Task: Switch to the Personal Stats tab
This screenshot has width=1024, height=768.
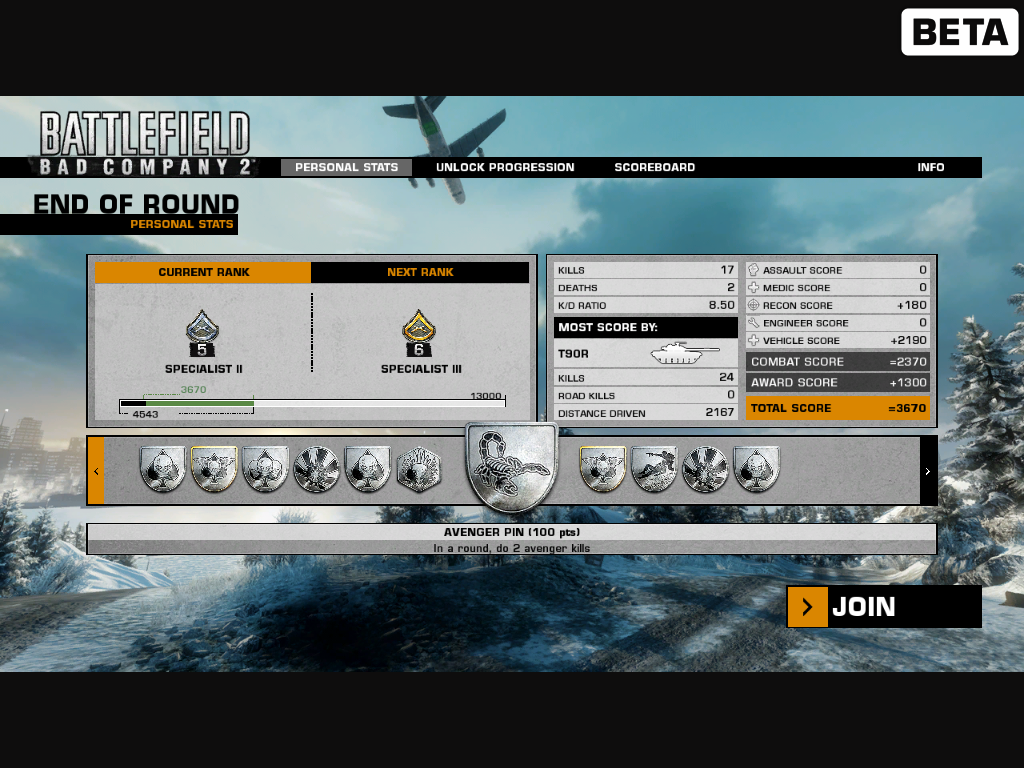Action: pyautogui.click(x=346, y=168)
